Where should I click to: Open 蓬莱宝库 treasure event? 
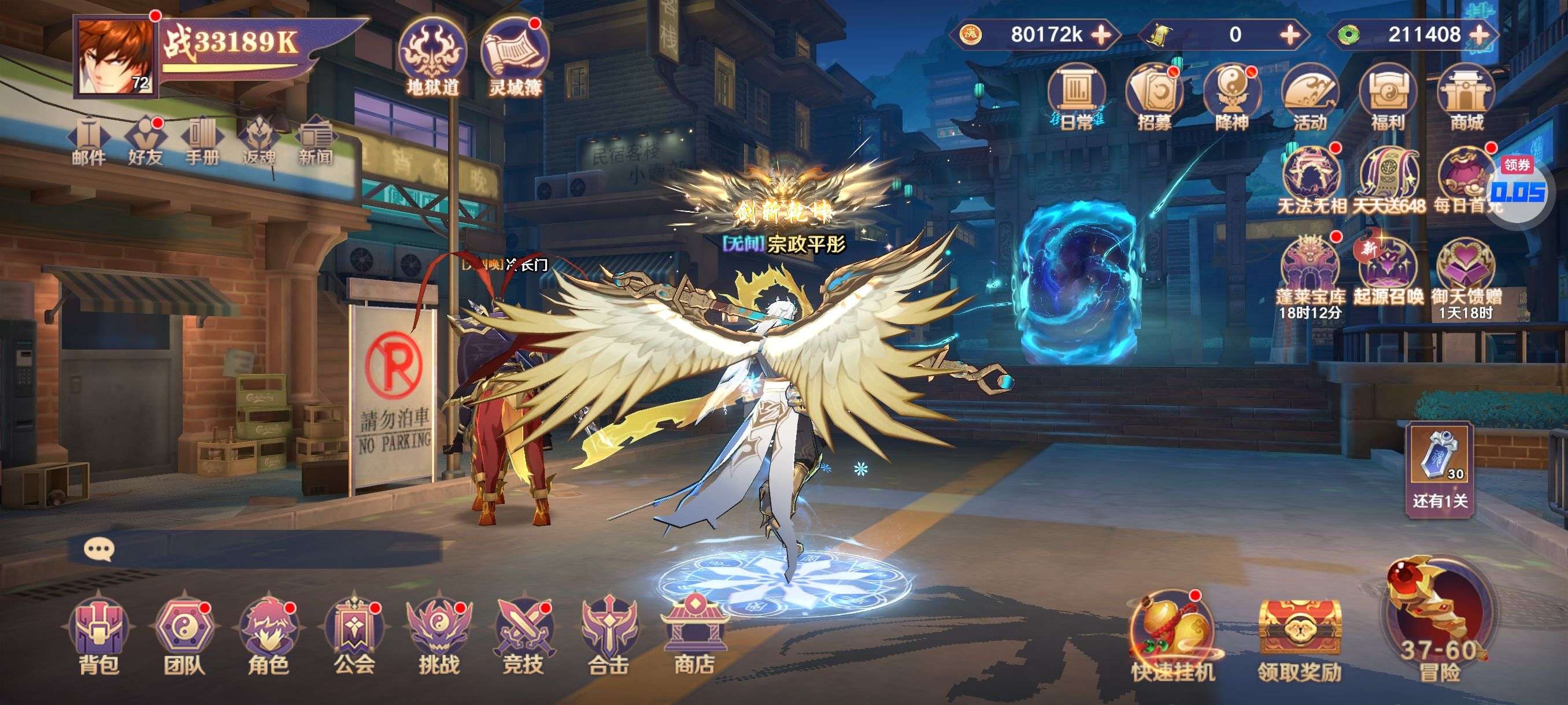1310,274
